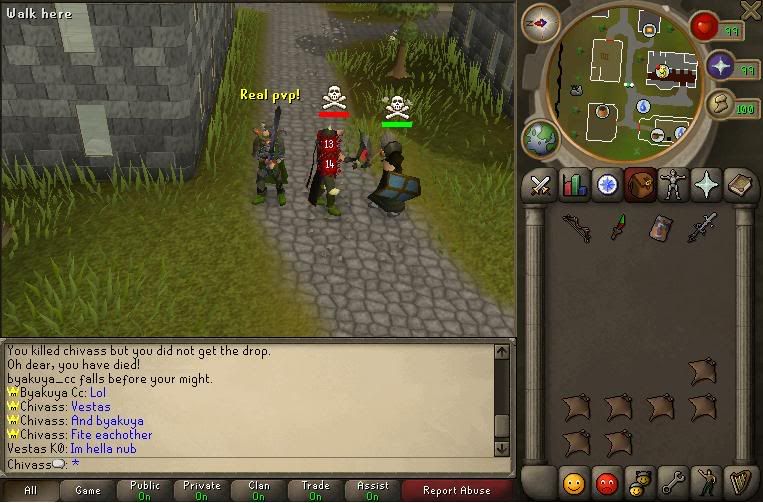Click the Report Abuse button
The width and height of the screenshot is (763, 503).
pos(456,490)
